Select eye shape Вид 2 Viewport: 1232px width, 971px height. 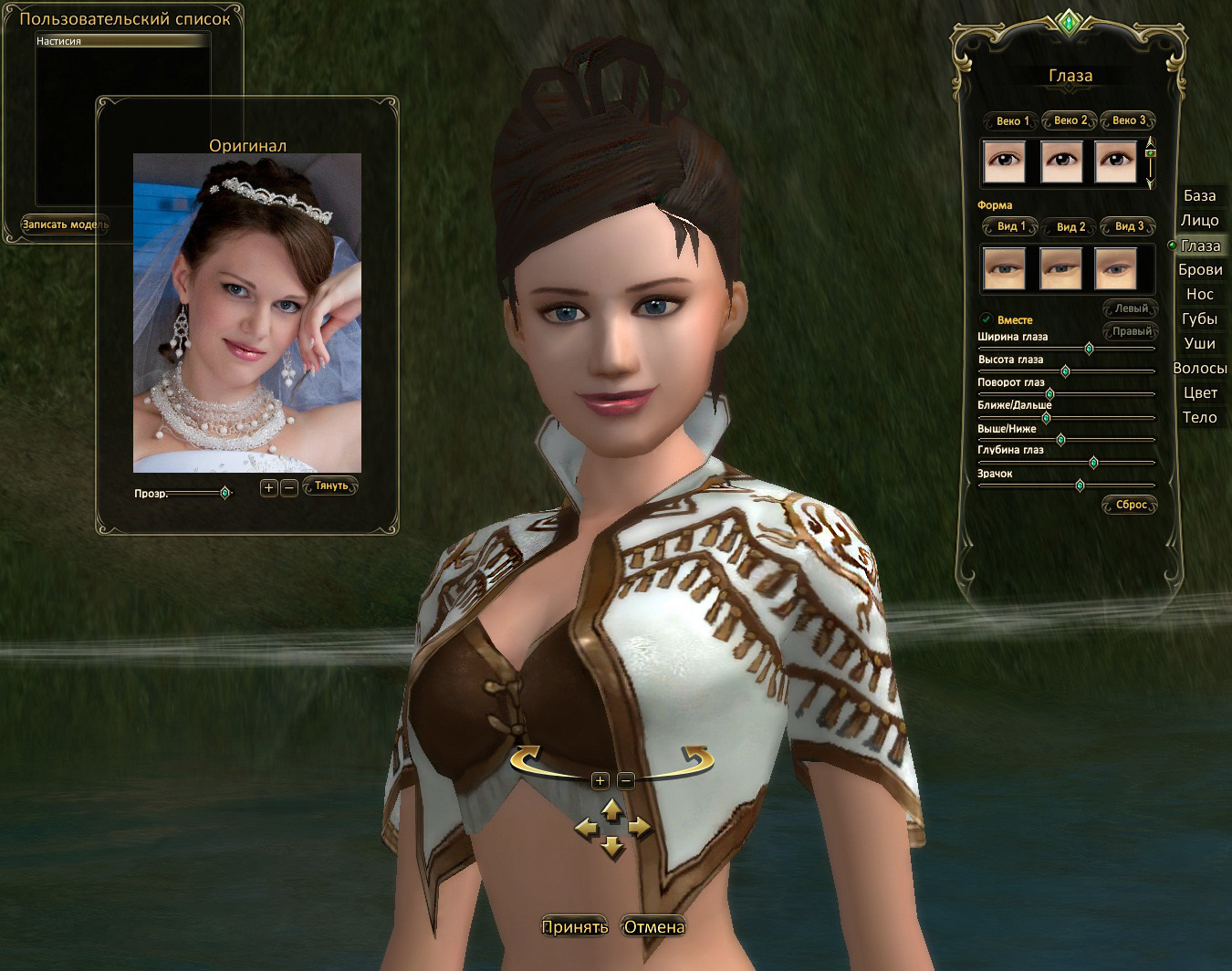1070,226
